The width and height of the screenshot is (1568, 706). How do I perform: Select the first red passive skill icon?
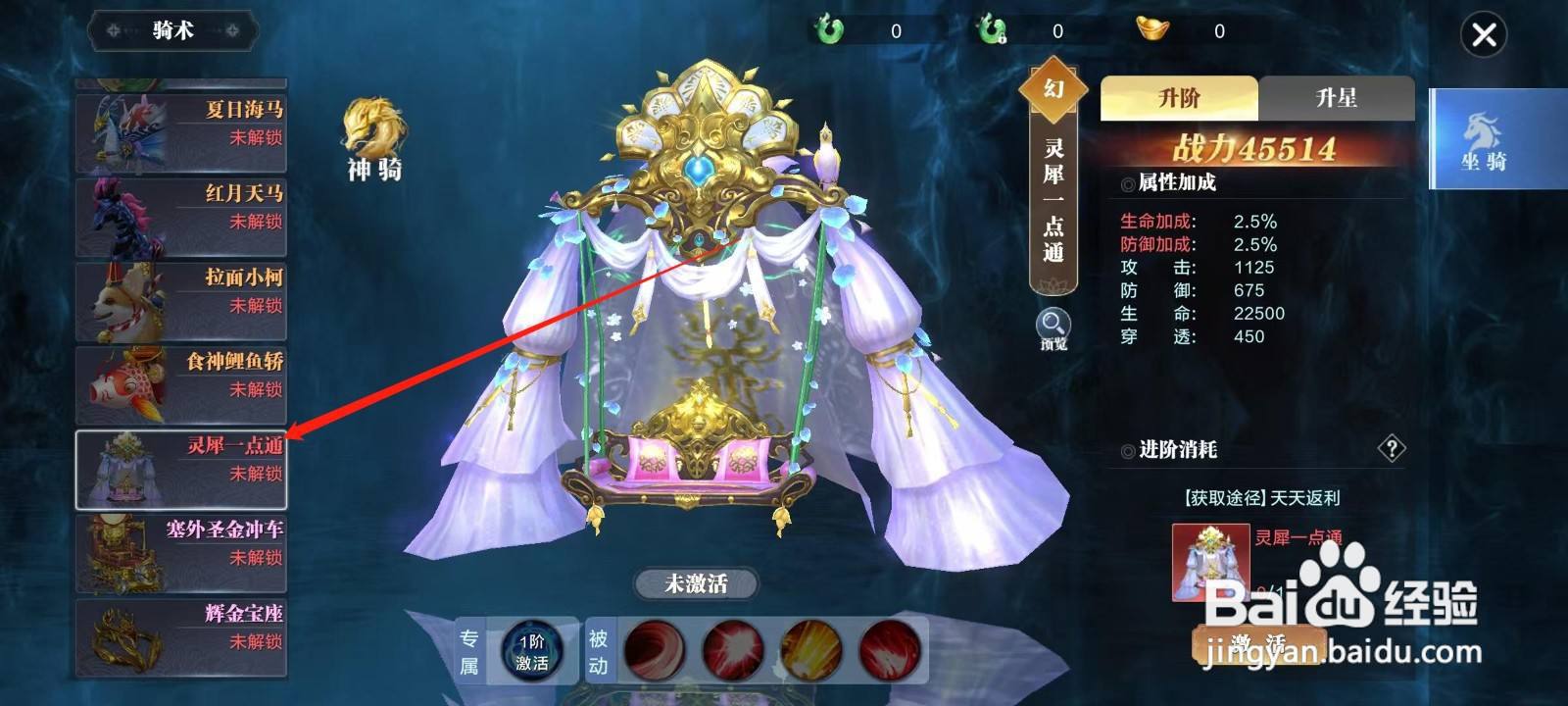(652, 649)
